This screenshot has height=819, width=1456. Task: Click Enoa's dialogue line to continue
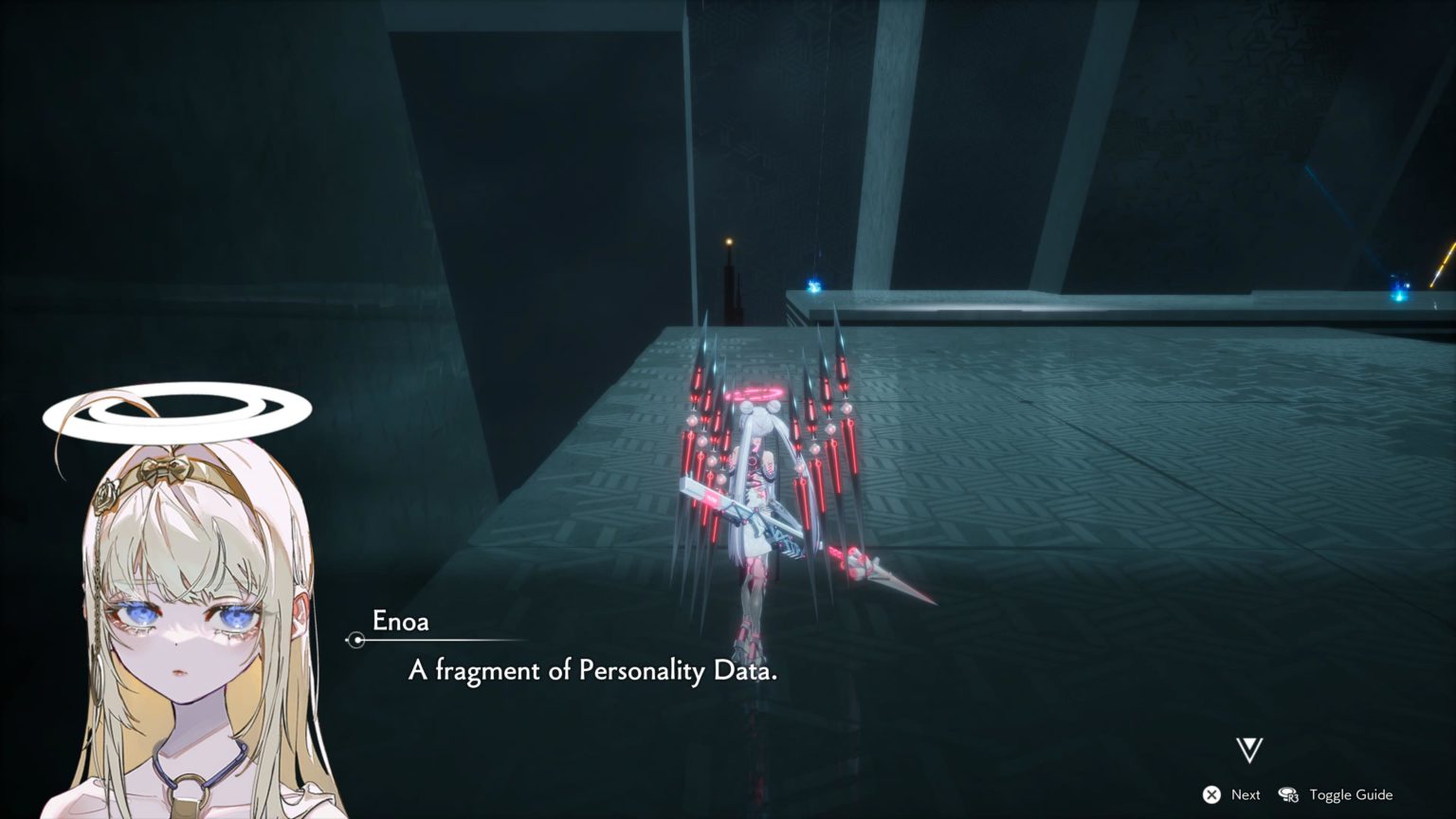(592, 671)
